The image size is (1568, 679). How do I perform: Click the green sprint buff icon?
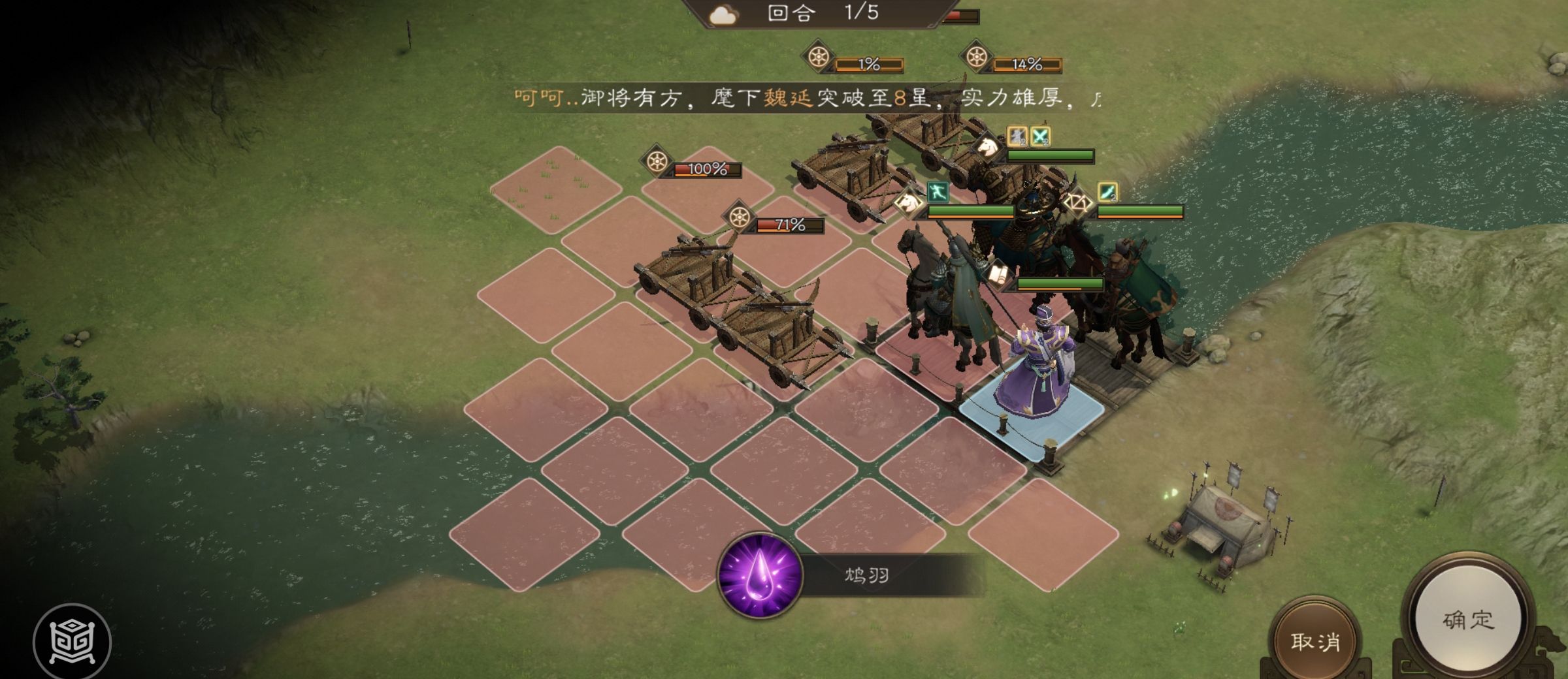click(x=938, y=191)
